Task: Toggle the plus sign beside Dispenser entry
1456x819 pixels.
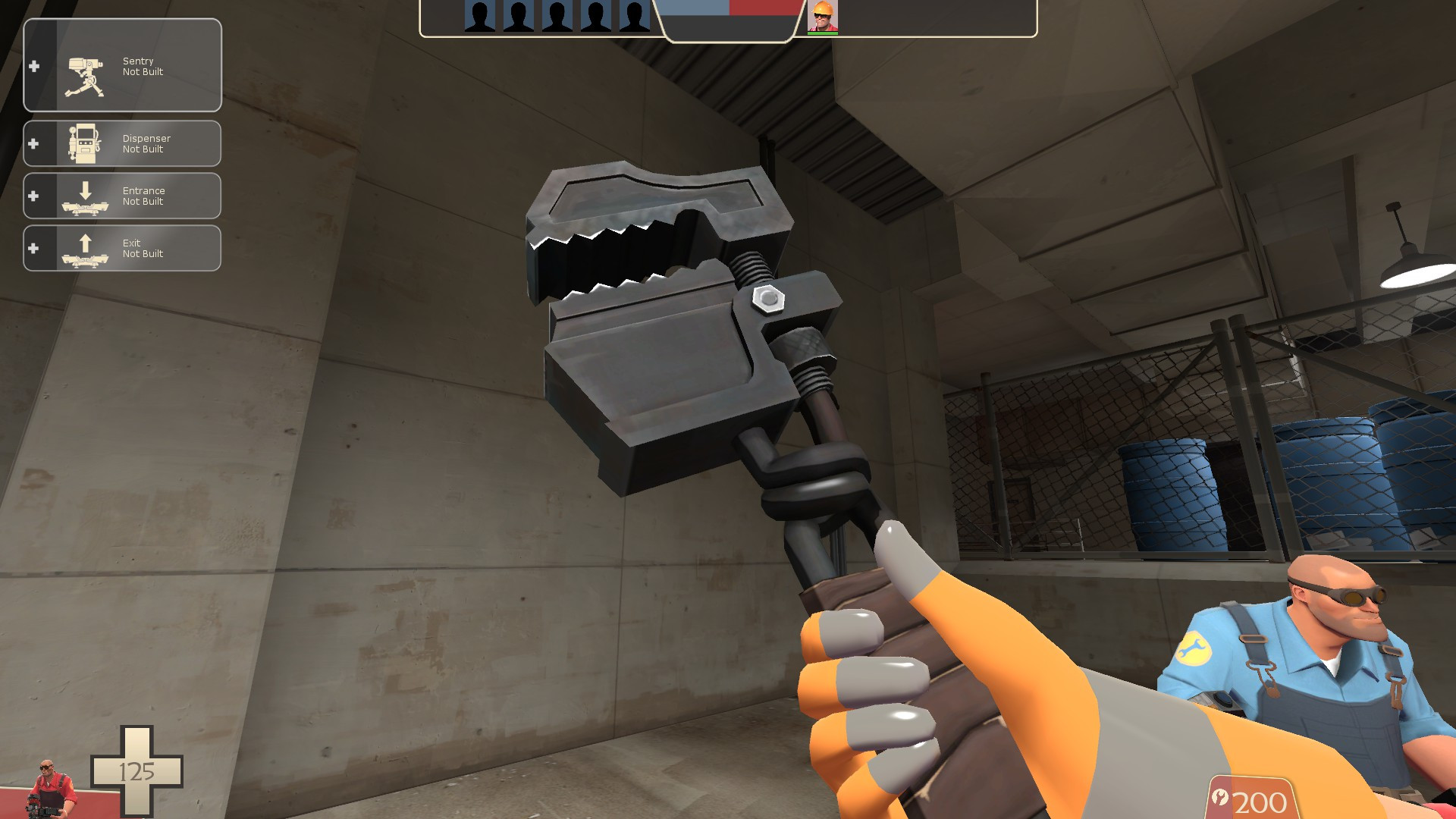Action: (x=33, y=143)
